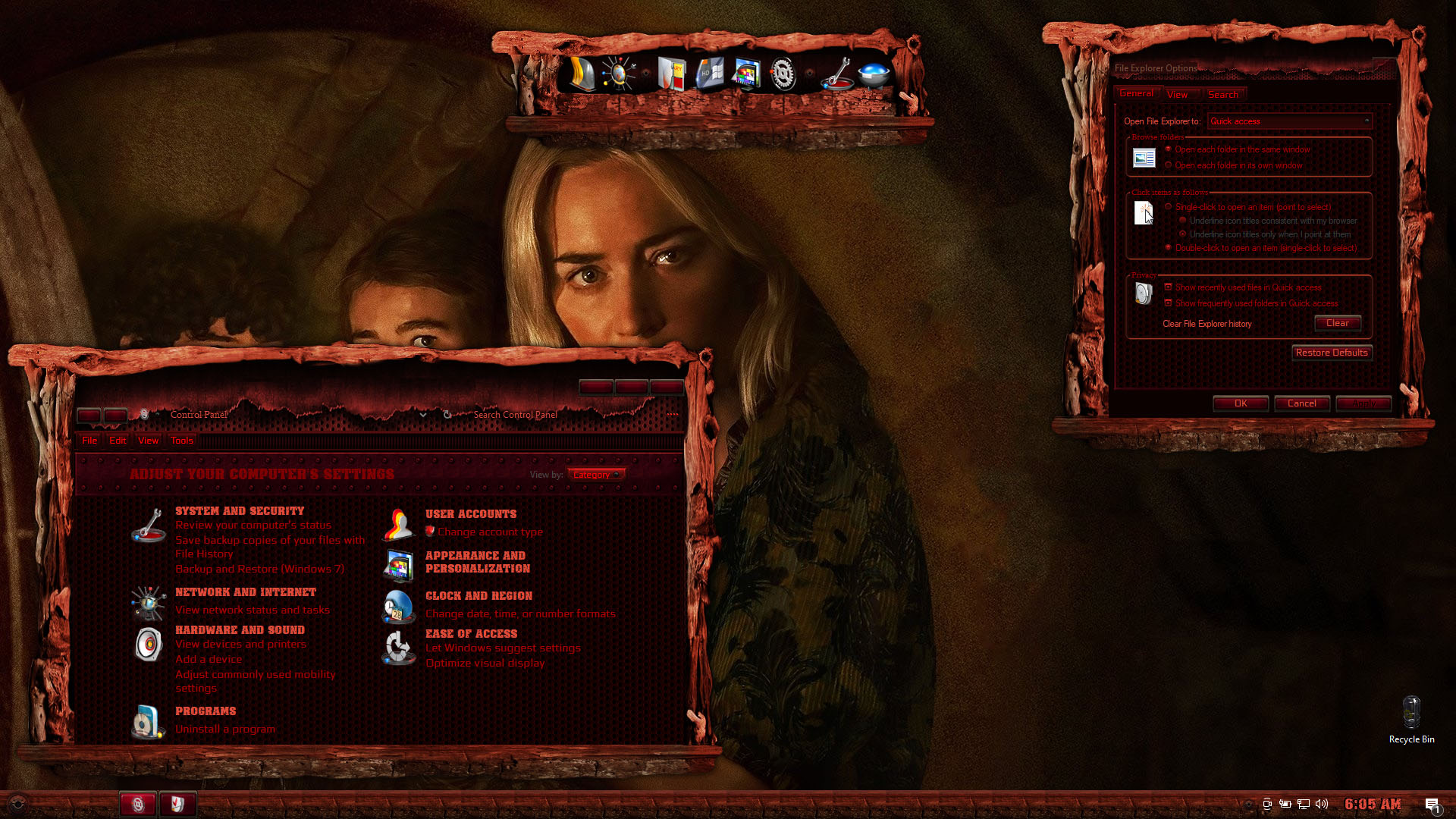Click Uninstall a program link
Viewport: 1456px width, 819px height.
[x=225, y=729]
